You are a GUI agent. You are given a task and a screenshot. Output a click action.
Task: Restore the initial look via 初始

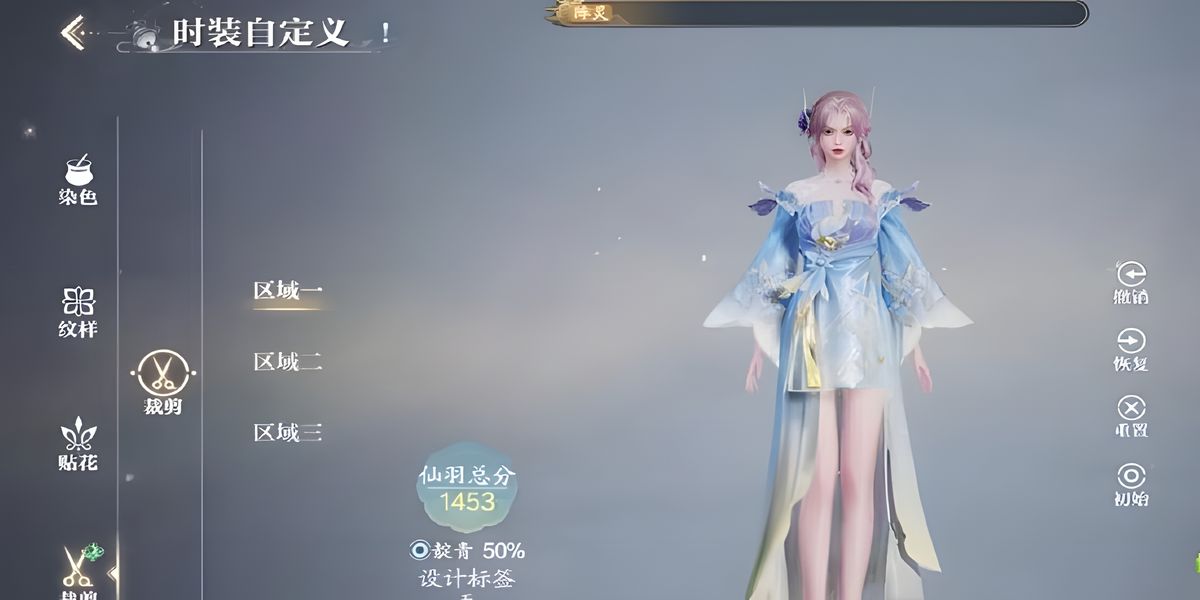click(x=1131, y=483)
